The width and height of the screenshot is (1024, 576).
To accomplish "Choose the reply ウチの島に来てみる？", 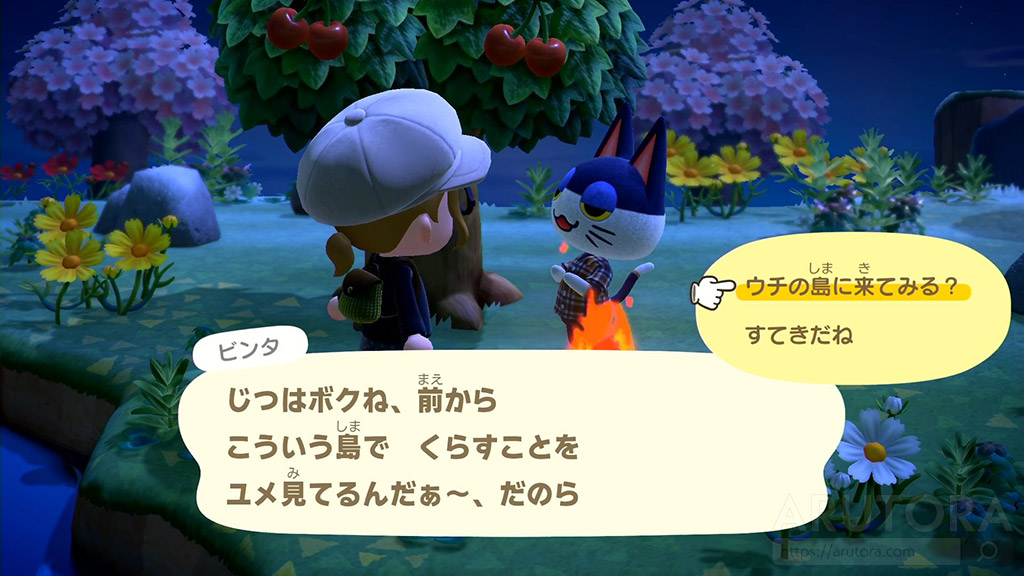I will [853, 289].
